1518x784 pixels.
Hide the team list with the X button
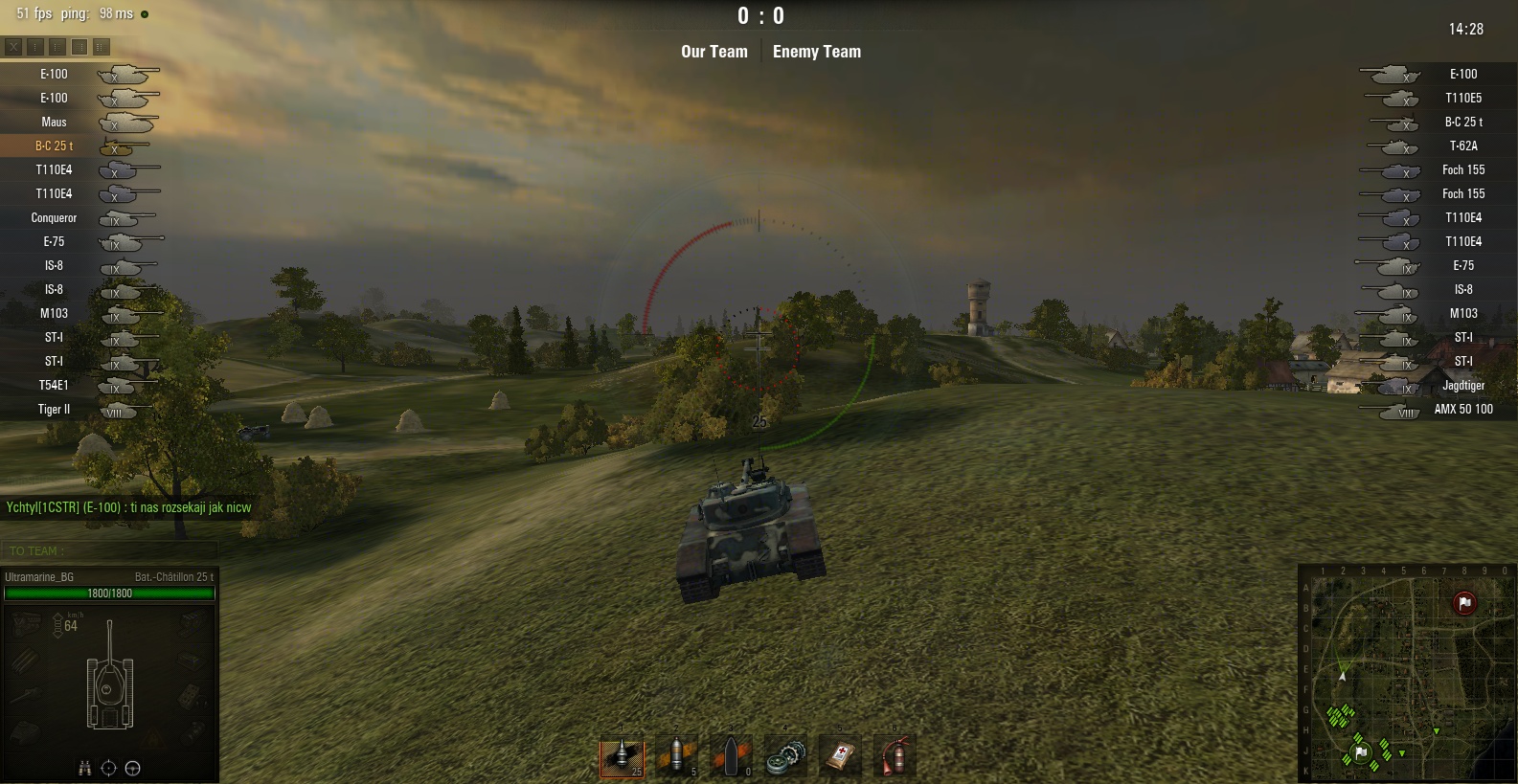coord(13,46)
